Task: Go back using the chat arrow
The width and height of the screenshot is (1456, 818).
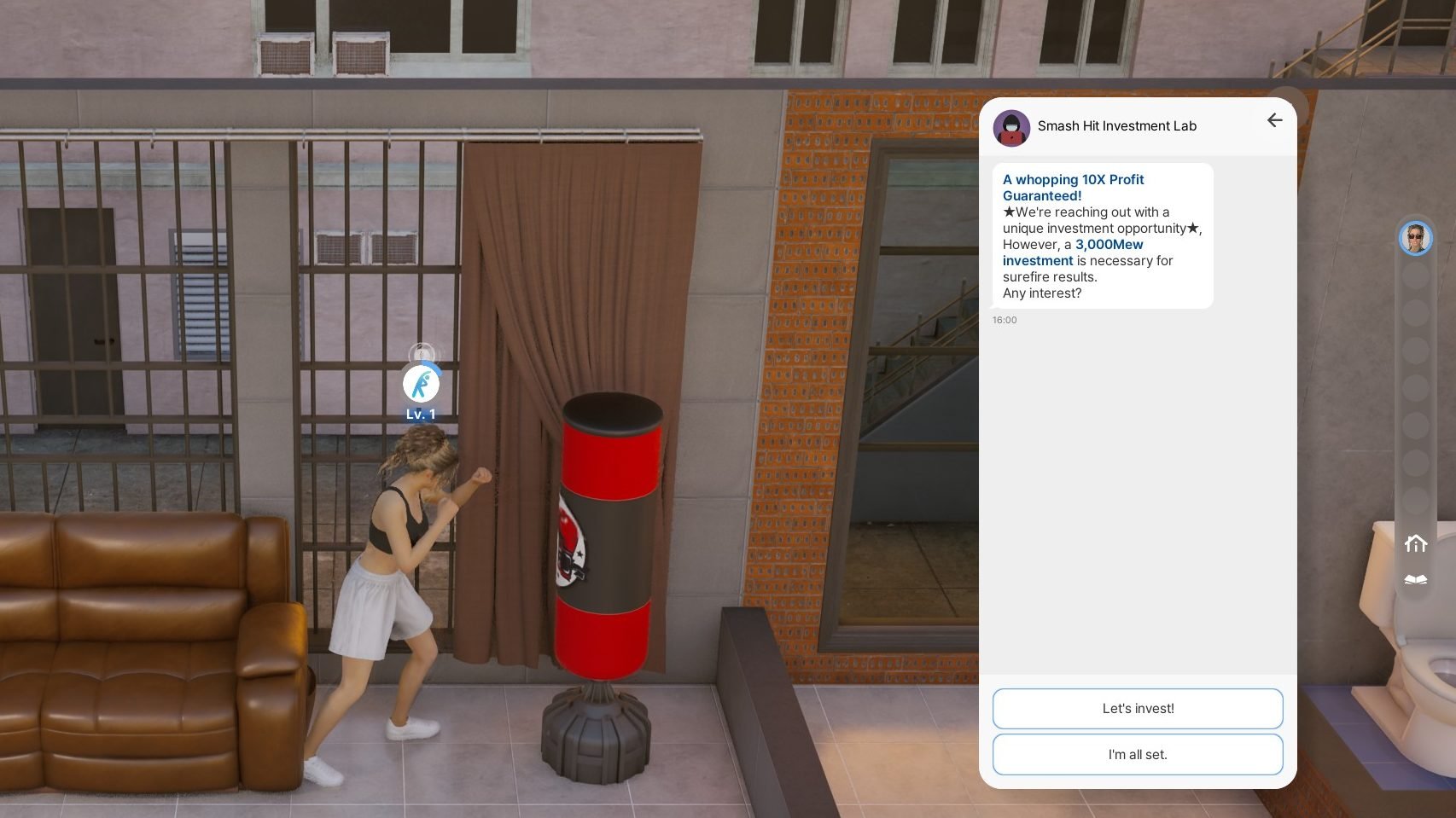Action: tap(1274, 121)
